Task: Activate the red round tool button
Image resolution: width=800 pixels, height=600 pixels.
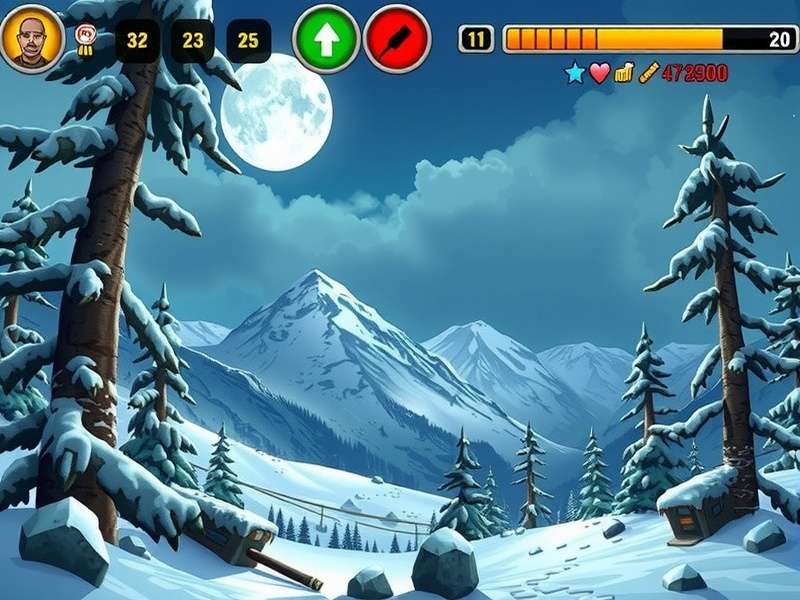Action: [397, 39]
